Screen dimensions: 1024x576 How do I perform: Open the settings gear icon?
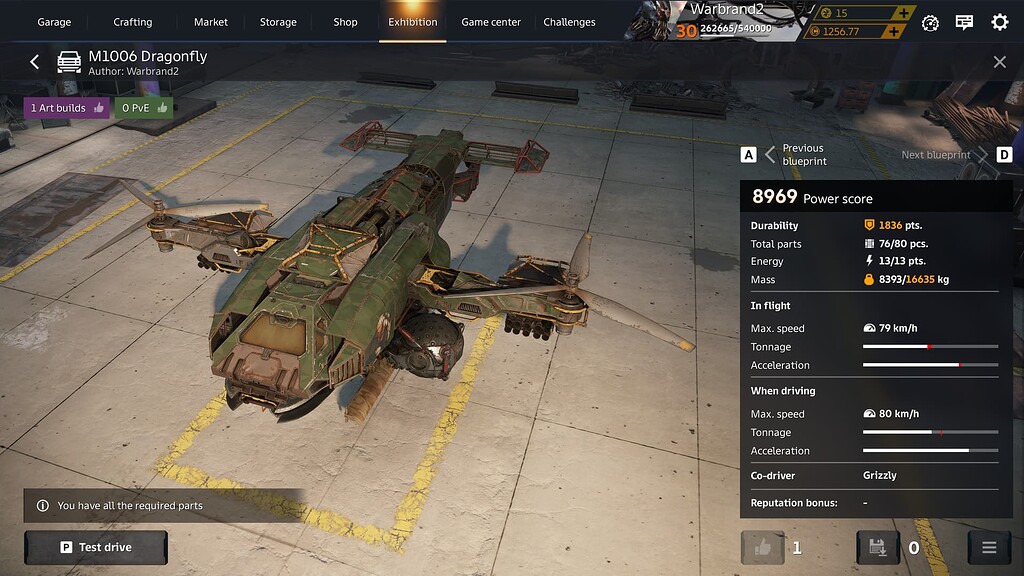tap(999, 22)
